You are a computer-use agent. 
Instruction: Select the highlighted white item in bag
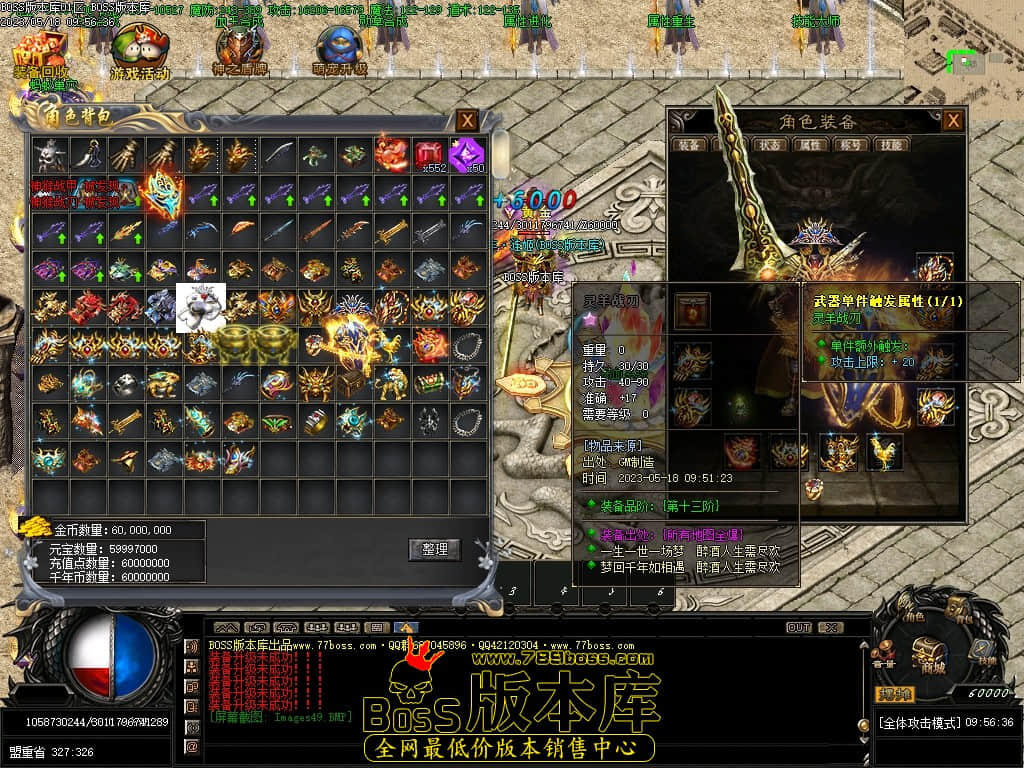point(201,307)
